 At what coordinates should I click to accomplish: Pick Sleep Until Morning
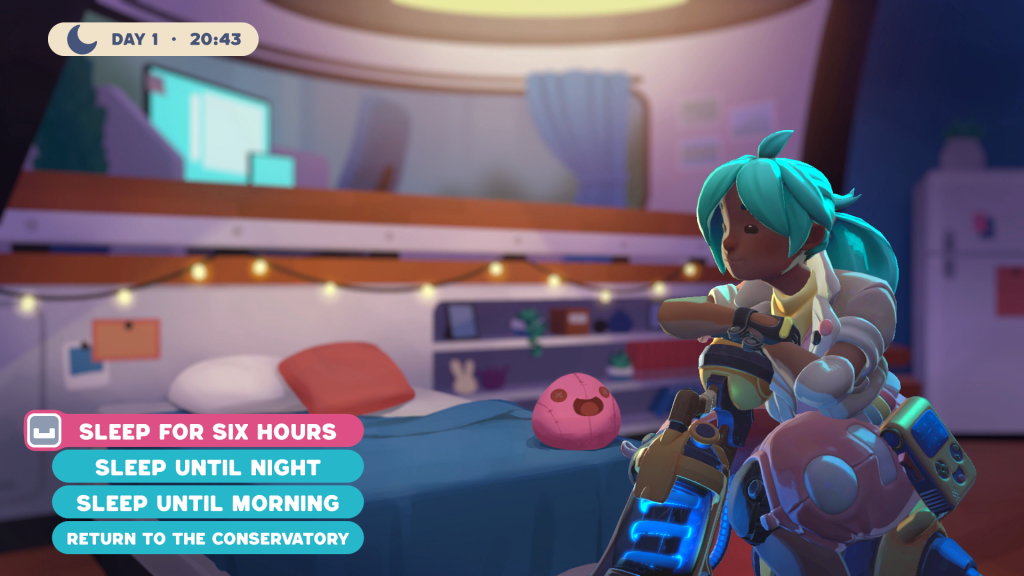208,502
